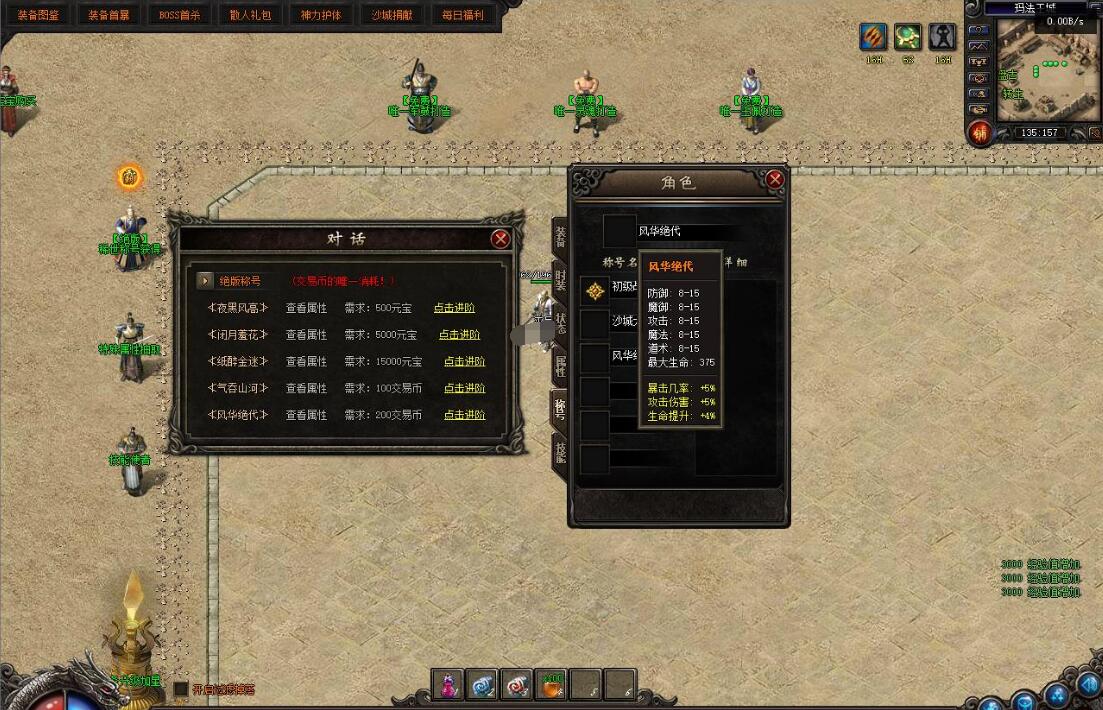Click 点击进阶 for the 夜黑风高 title
The image size is (1103, 710).
pos(454,308)
